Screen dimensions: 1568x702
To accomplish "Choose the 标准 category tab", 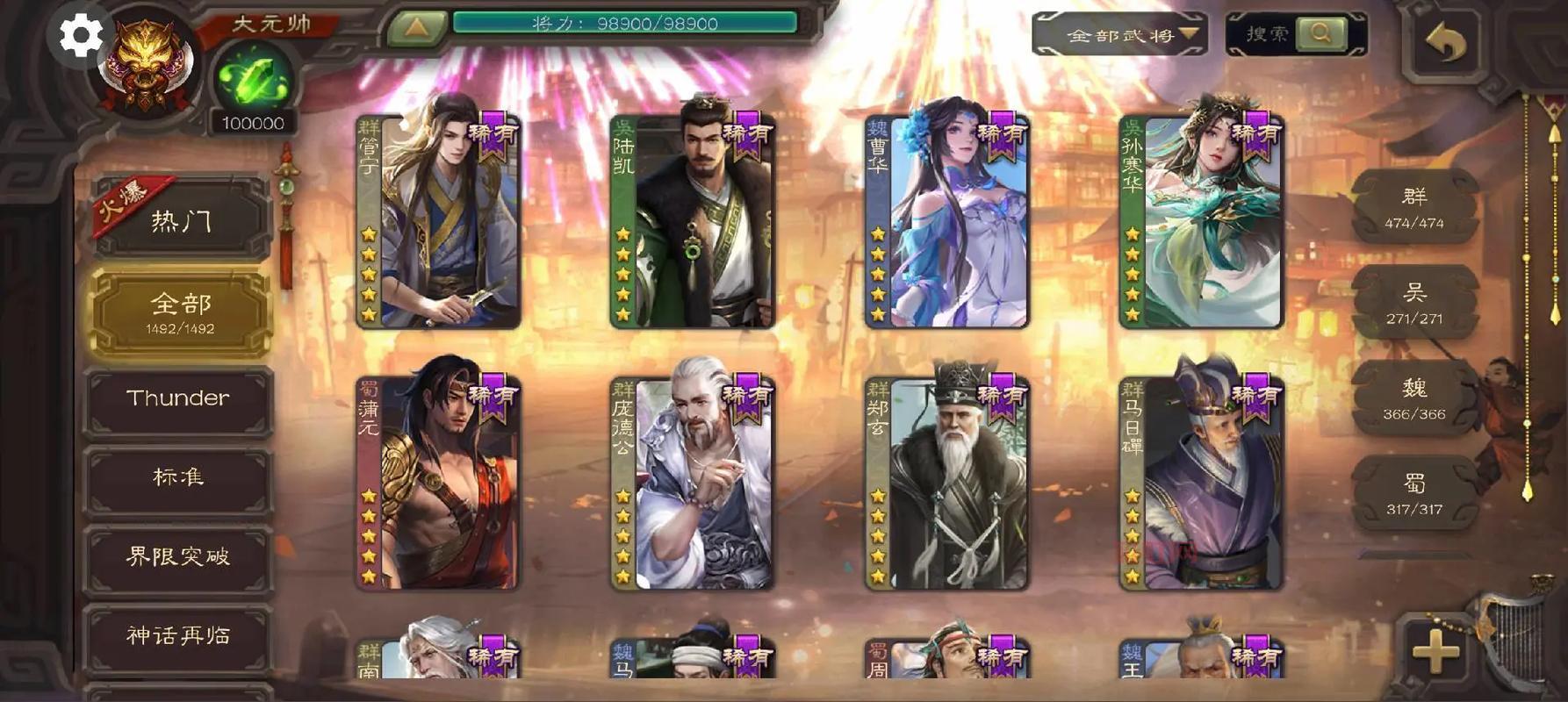I will (x=178, y=476).
